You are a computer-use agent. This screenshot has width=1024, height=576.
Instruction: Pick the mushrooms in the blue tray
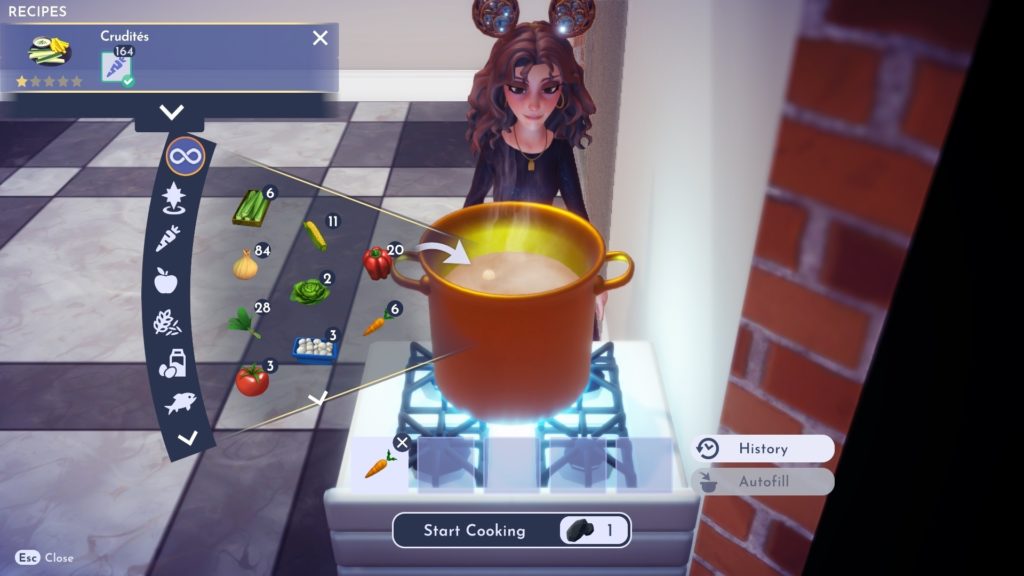click(x=314, y=347)
